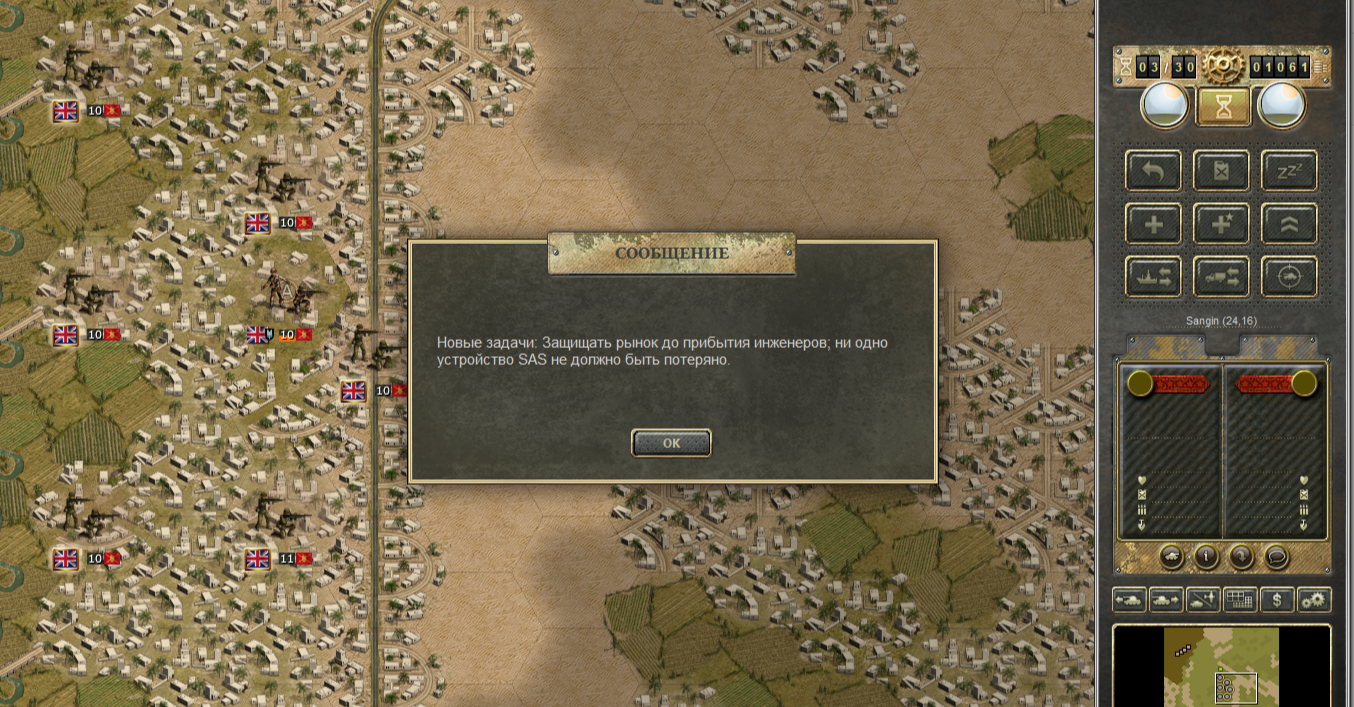Undo the last move with the arrow button
1354x707 pixels.
click(x=1153, y=170)
